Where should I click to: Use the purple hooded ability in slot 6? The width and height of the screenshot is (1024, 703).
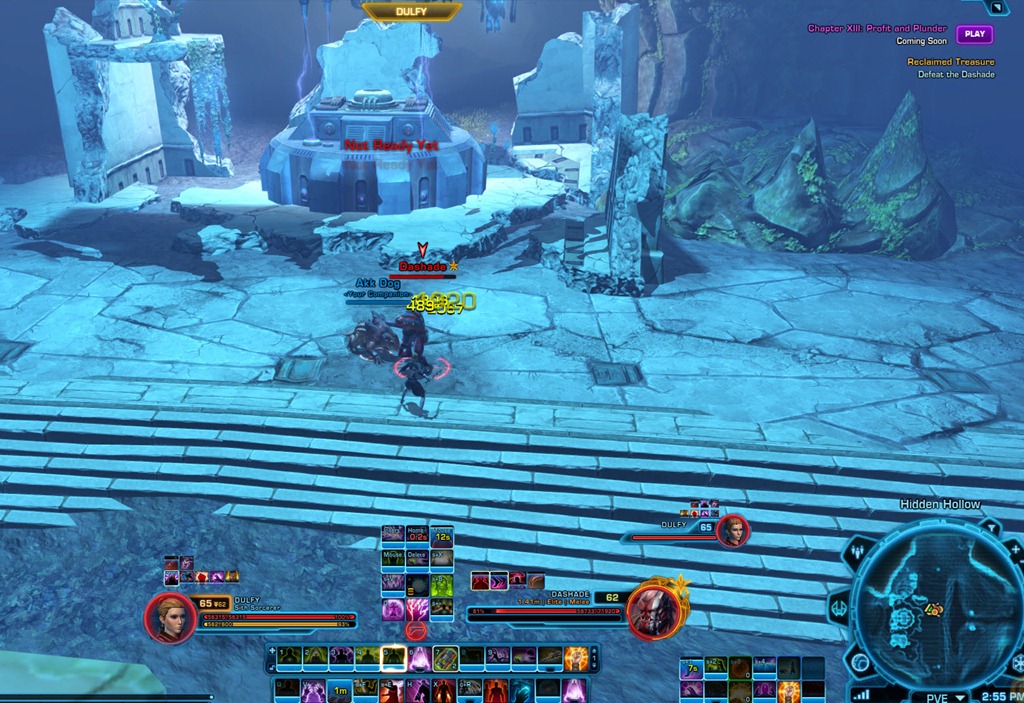tap(419, 658)
